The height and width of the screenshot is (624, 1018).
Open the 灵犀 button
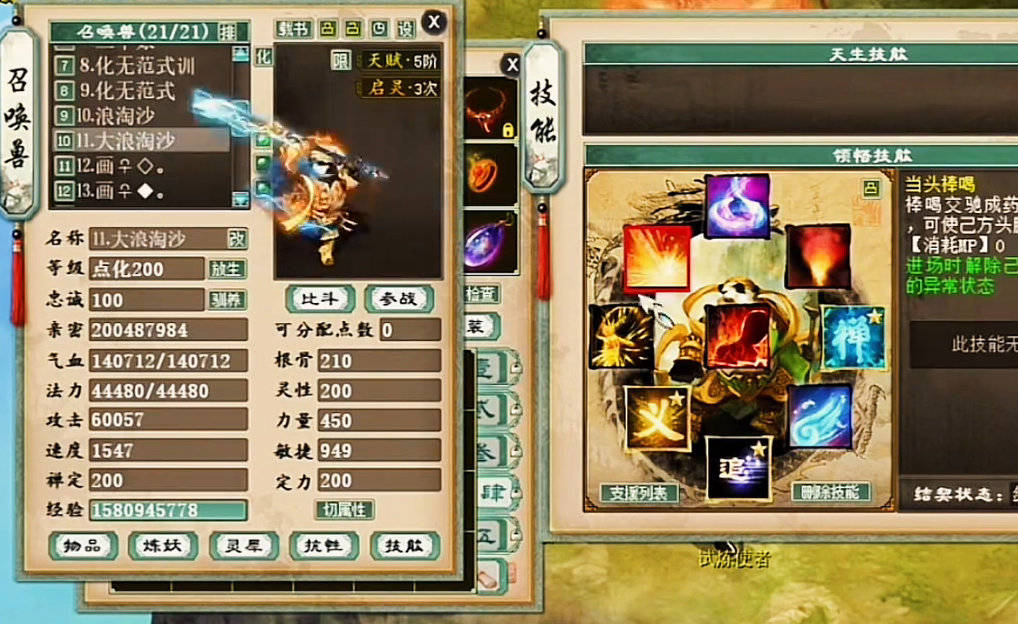click(x=244, y=546)
